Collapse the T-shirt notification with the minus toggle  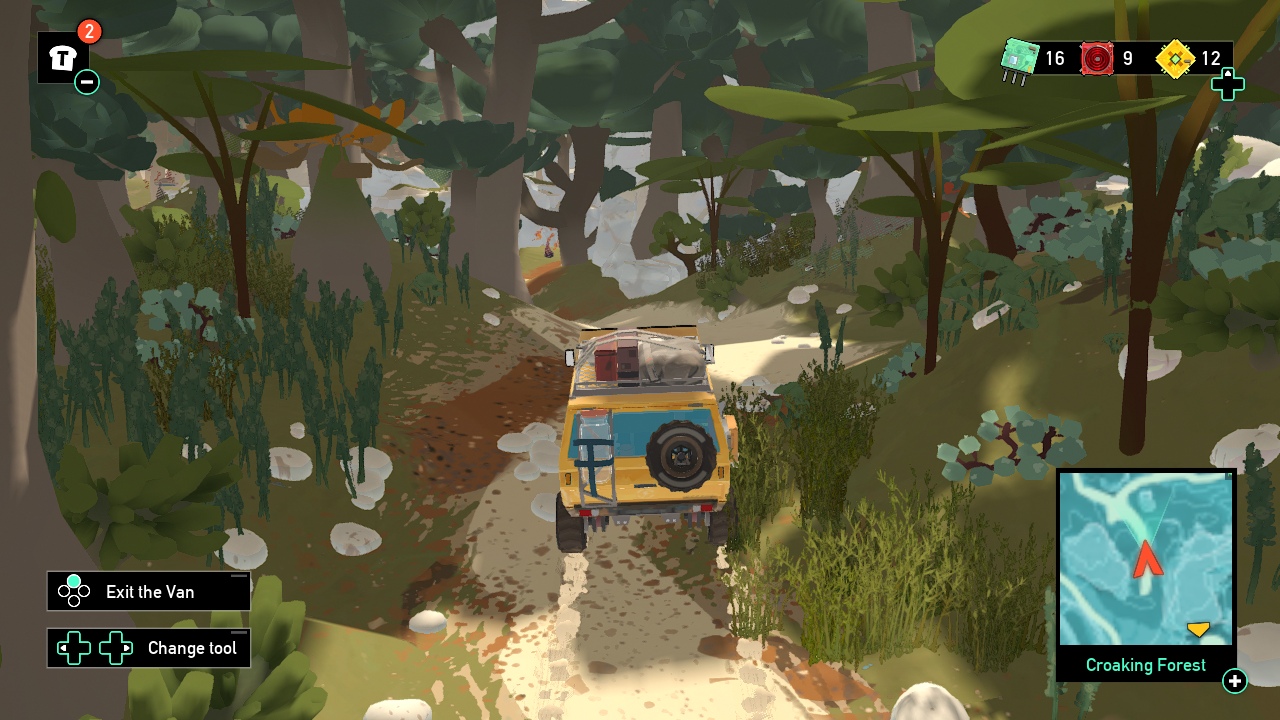[86, 82]
